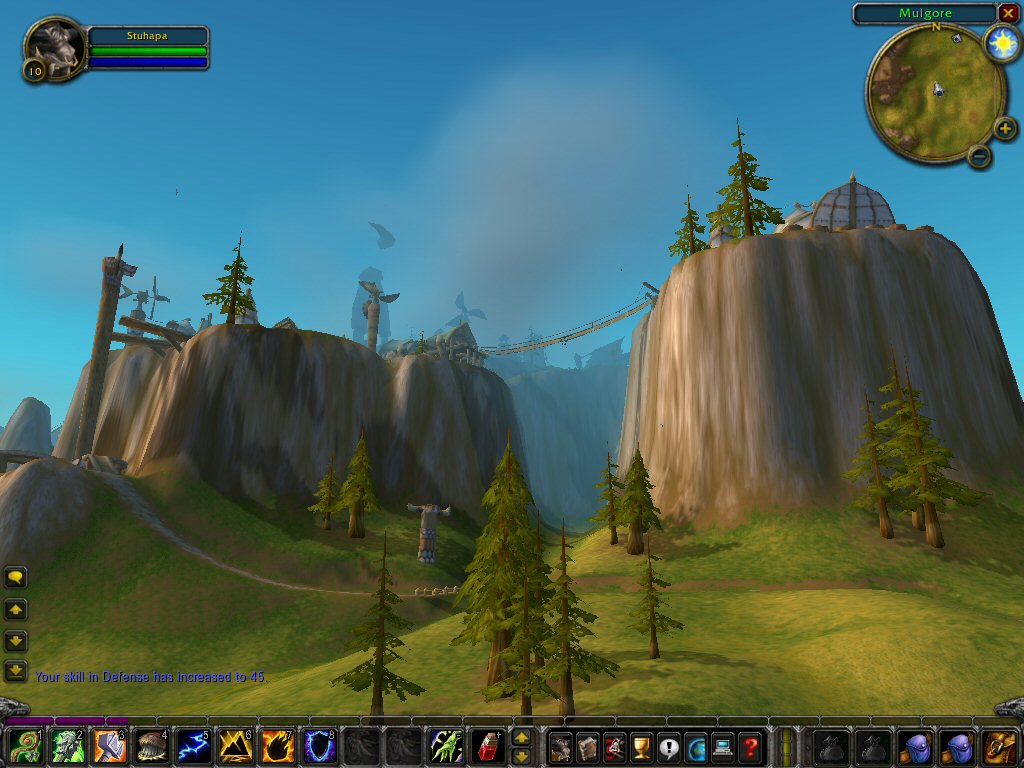This screenshot has width=1024, height=768.
Task: Activate the lightning bolt spell
Action: point(194,746)
